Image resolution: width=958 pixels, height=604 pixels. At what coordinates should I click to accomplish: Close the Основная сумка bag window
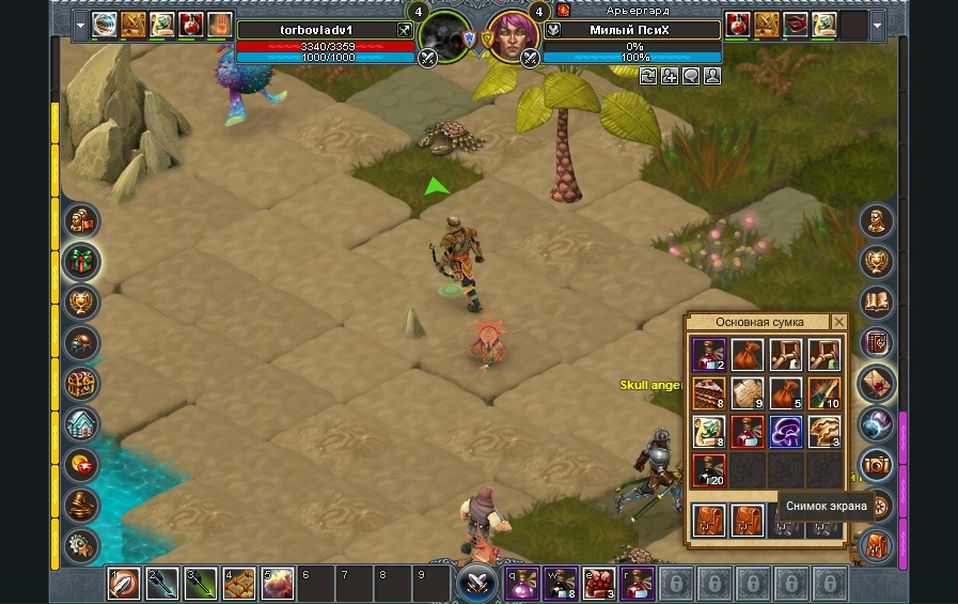point(839,322)
